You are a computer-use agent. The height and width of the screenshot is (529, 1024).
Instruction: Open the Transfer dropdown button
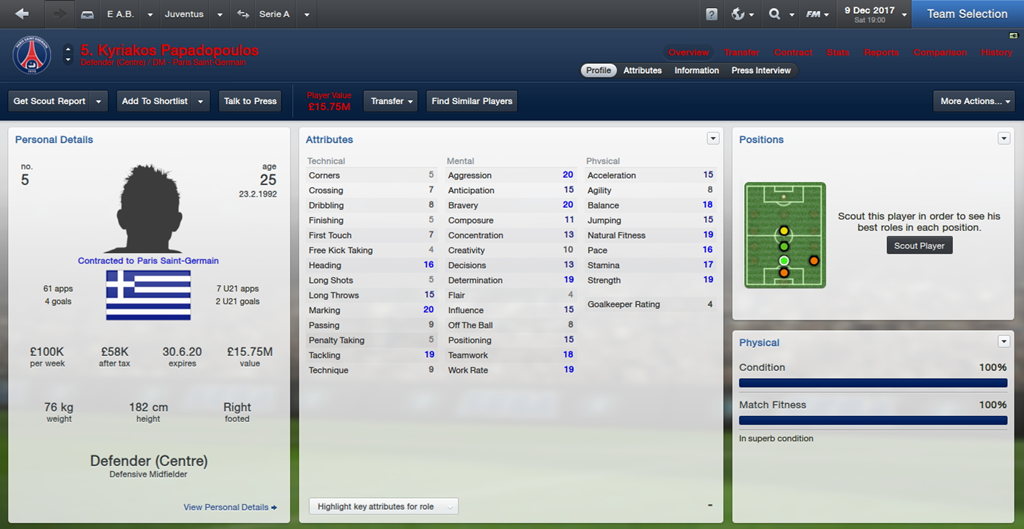click(x=392, y=101)
